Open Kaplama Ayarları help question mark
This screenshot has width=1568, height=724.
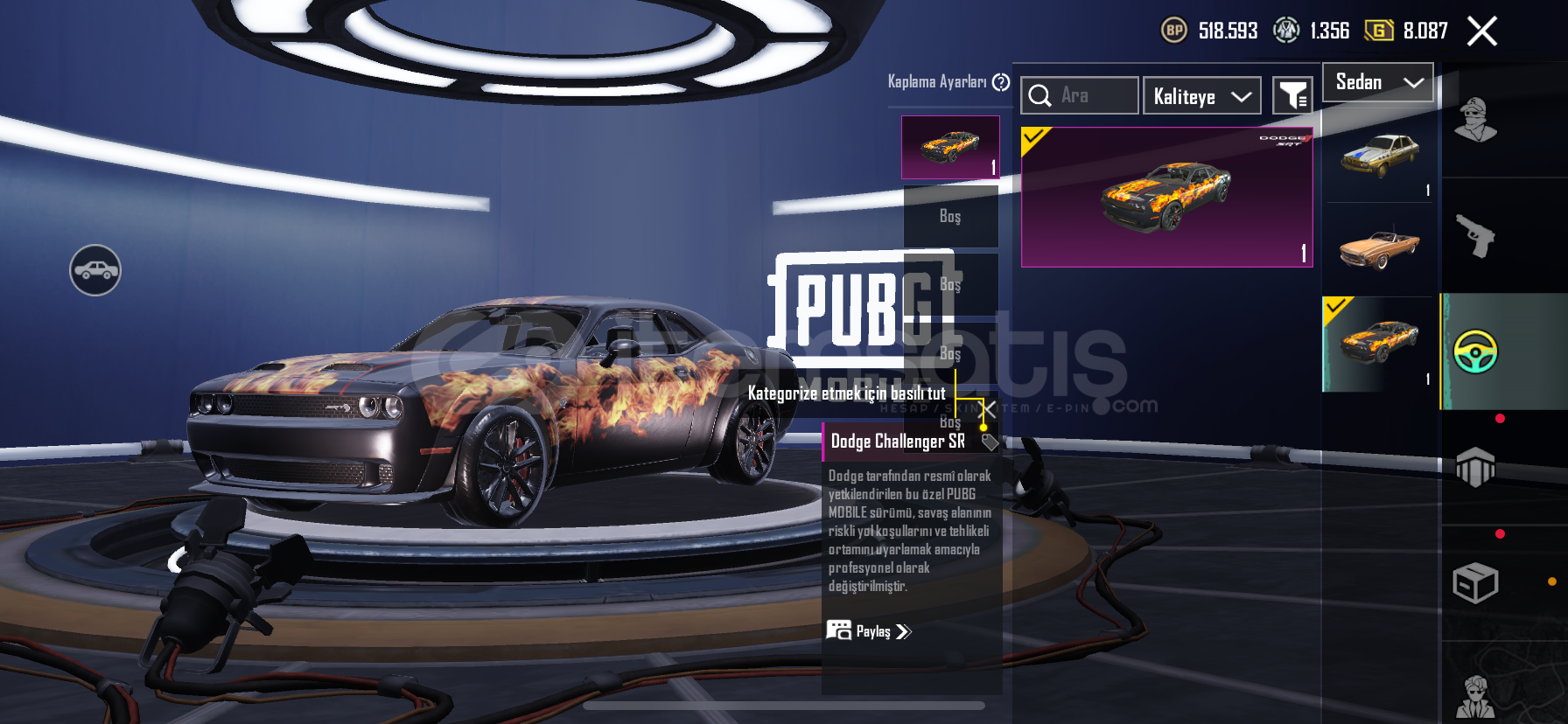(x=1001, y=82)
